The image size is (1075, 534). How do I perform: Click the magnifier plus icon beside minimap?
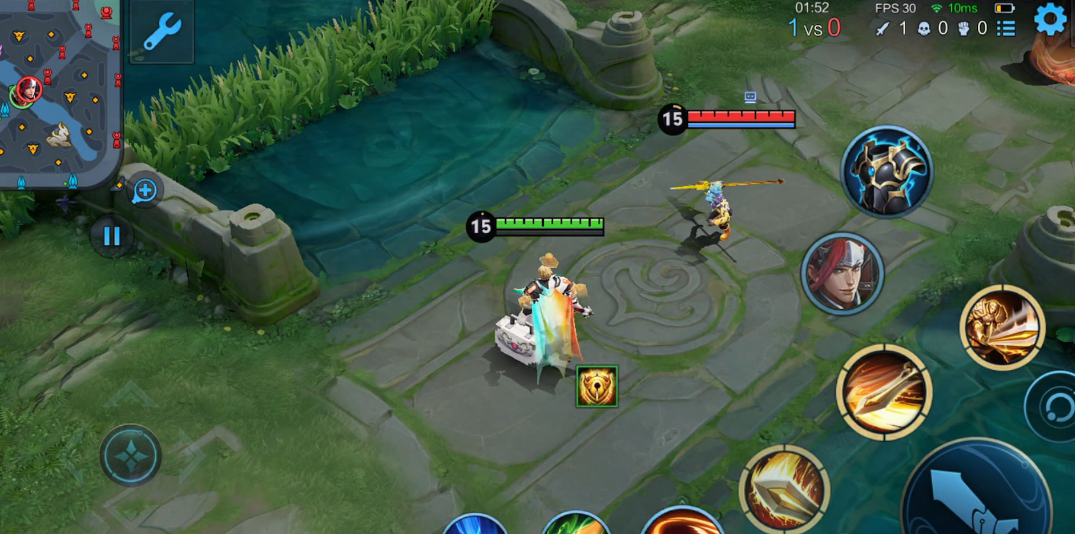click(145, 191)
